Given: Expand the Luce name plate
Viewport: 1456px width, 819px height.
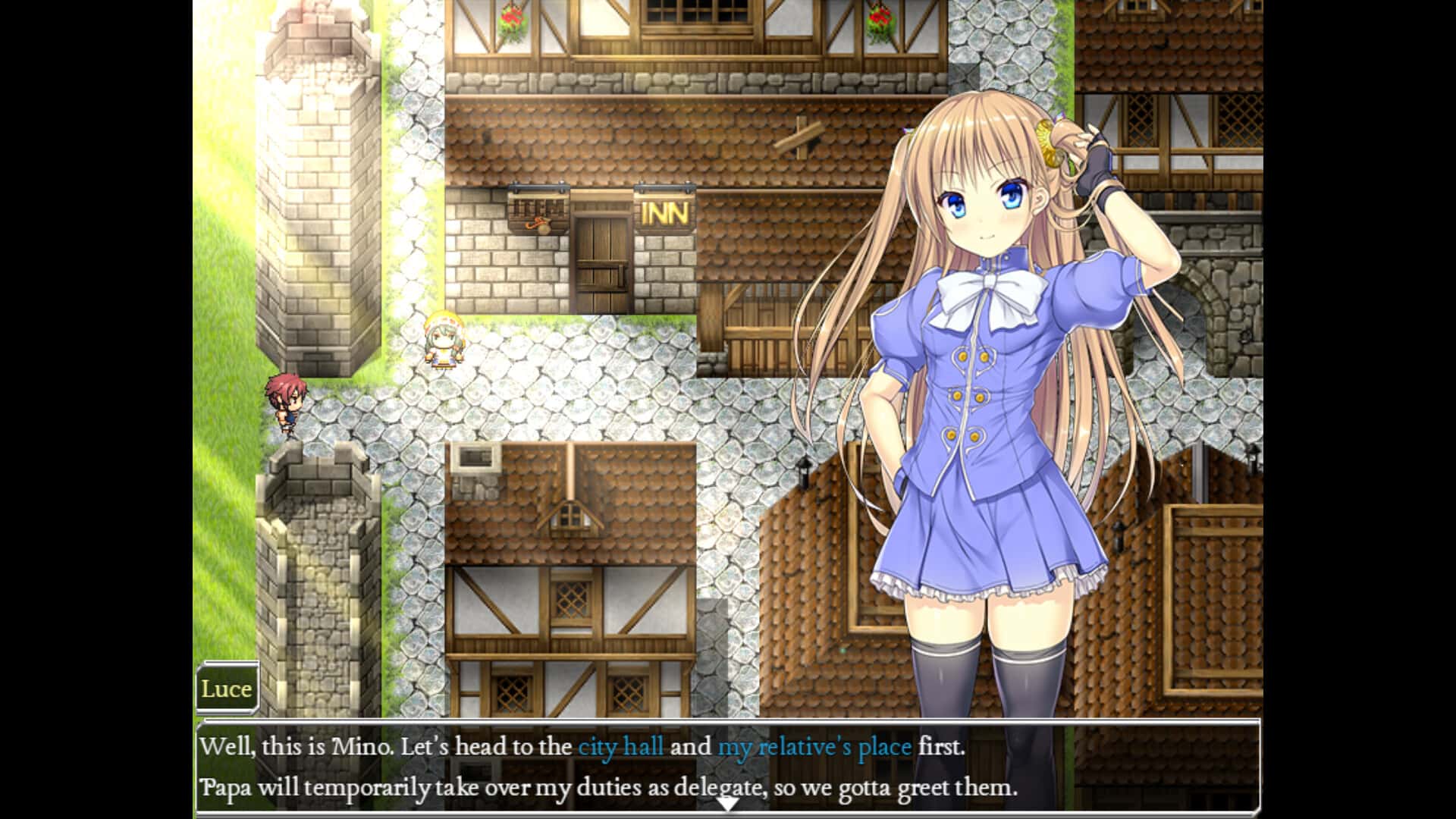Looking at the screenshot, I should click(x=226, y=689).
